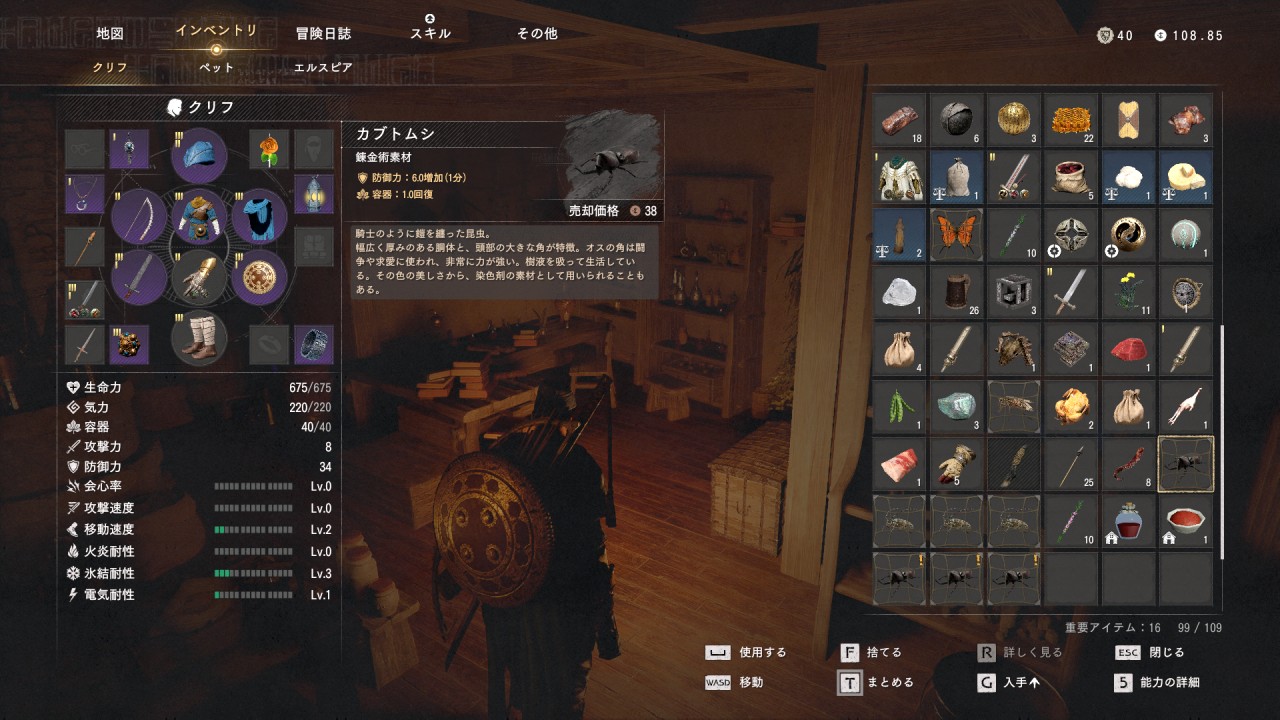Choose the equipped bow slot
This screenshot has height=720, width=1280.
click(139, 216)
